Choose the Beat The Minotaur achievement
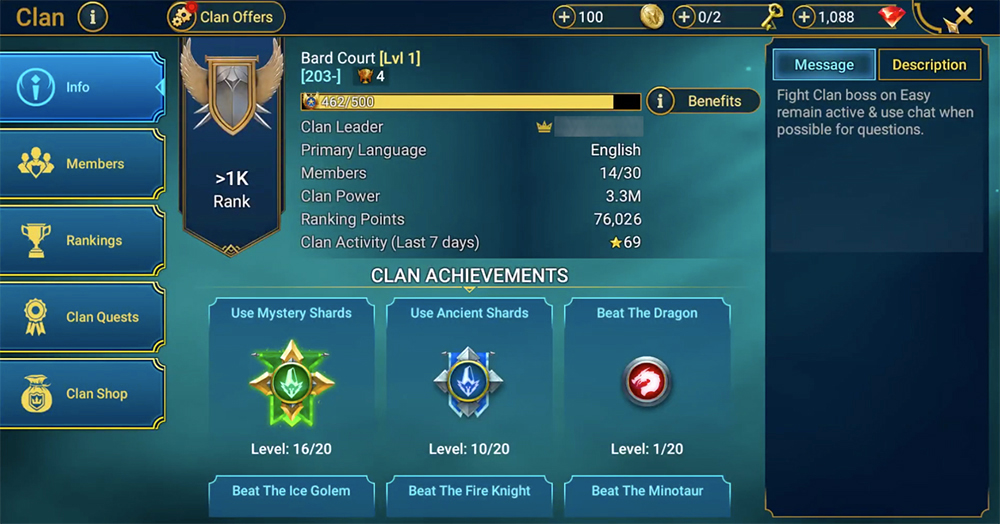This screenshot has height=524, width=1000. tap(647, 492)
